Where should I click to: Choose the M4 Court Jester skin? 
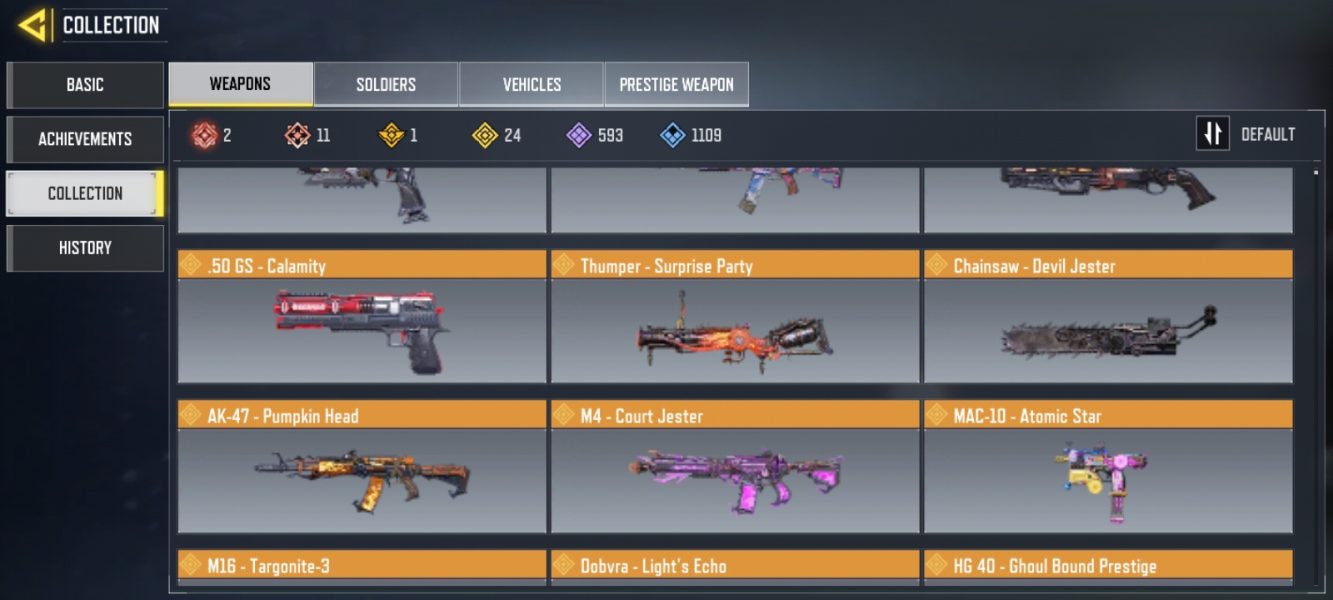click(x=735, y=480)
